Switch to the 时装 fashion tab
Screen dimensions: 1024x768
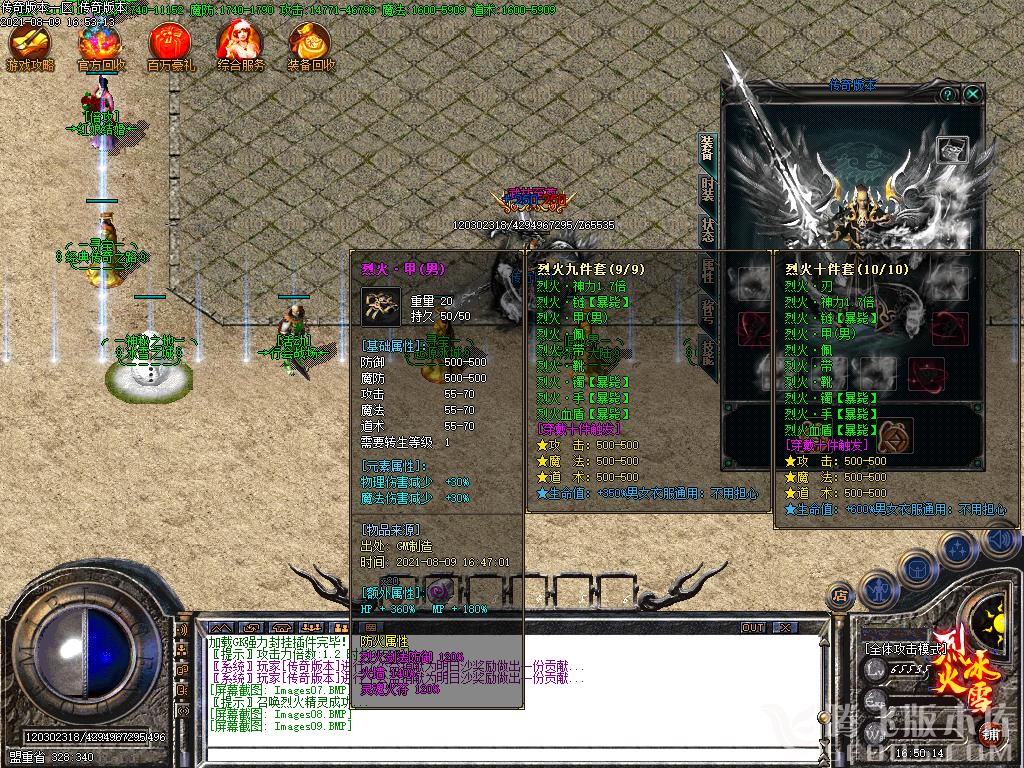click(x=707, y=190)
